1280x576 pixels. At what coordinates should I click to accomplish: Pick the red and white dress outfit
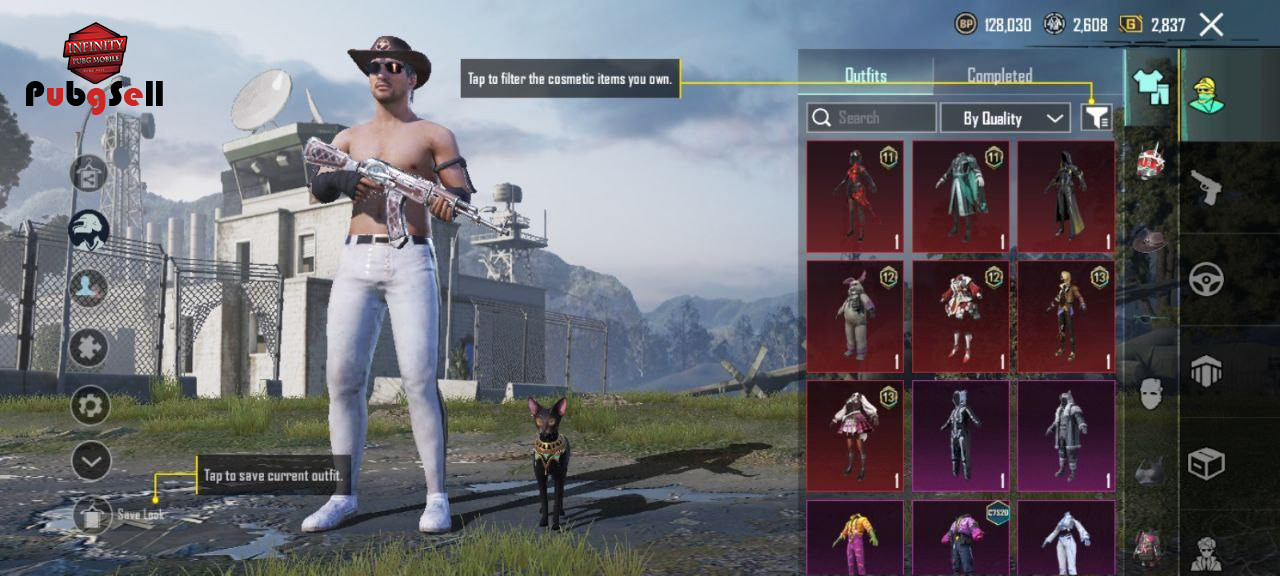[x=961, y=316]
